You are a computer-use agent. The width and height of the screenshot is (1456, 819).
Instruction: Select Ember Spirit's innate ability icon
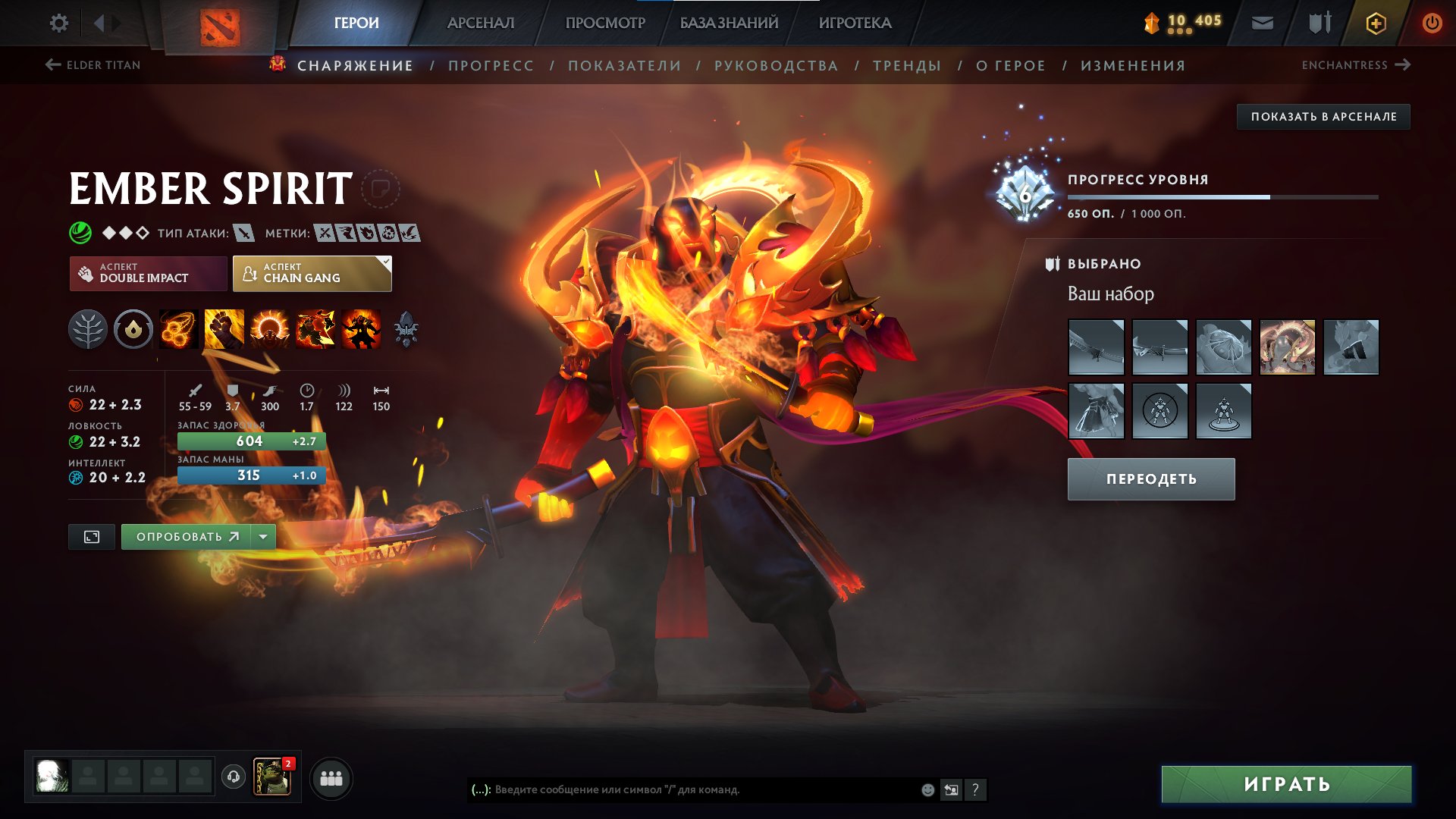point(133,328)
